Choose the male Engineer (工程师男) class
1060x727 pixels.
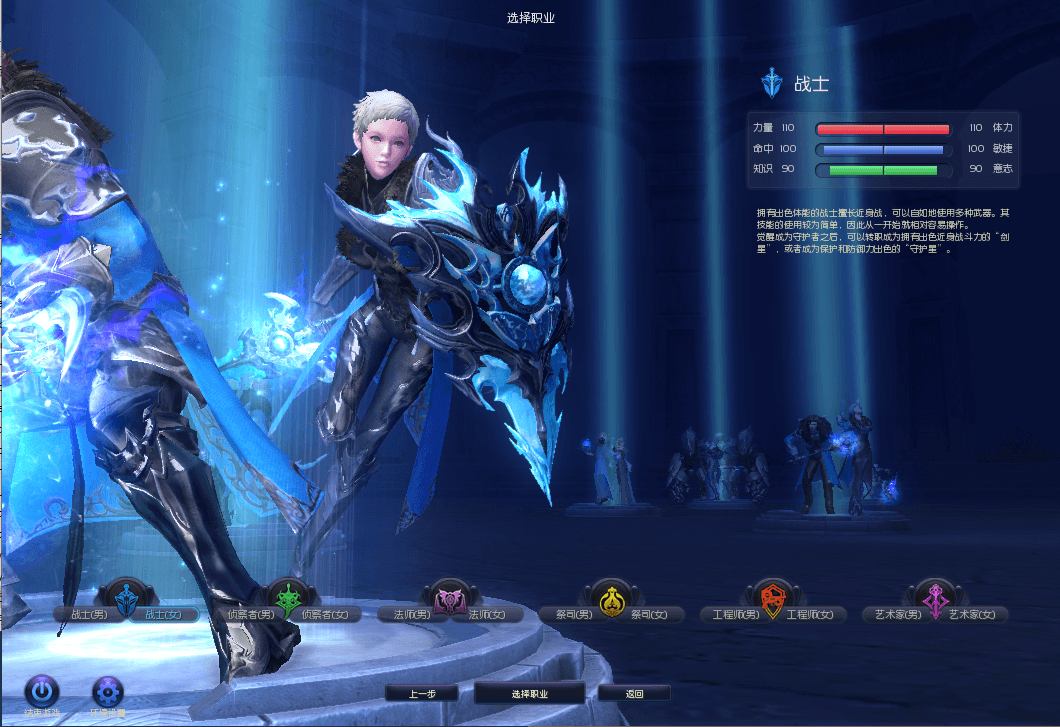pyautogui.click(x=733, y=614)
